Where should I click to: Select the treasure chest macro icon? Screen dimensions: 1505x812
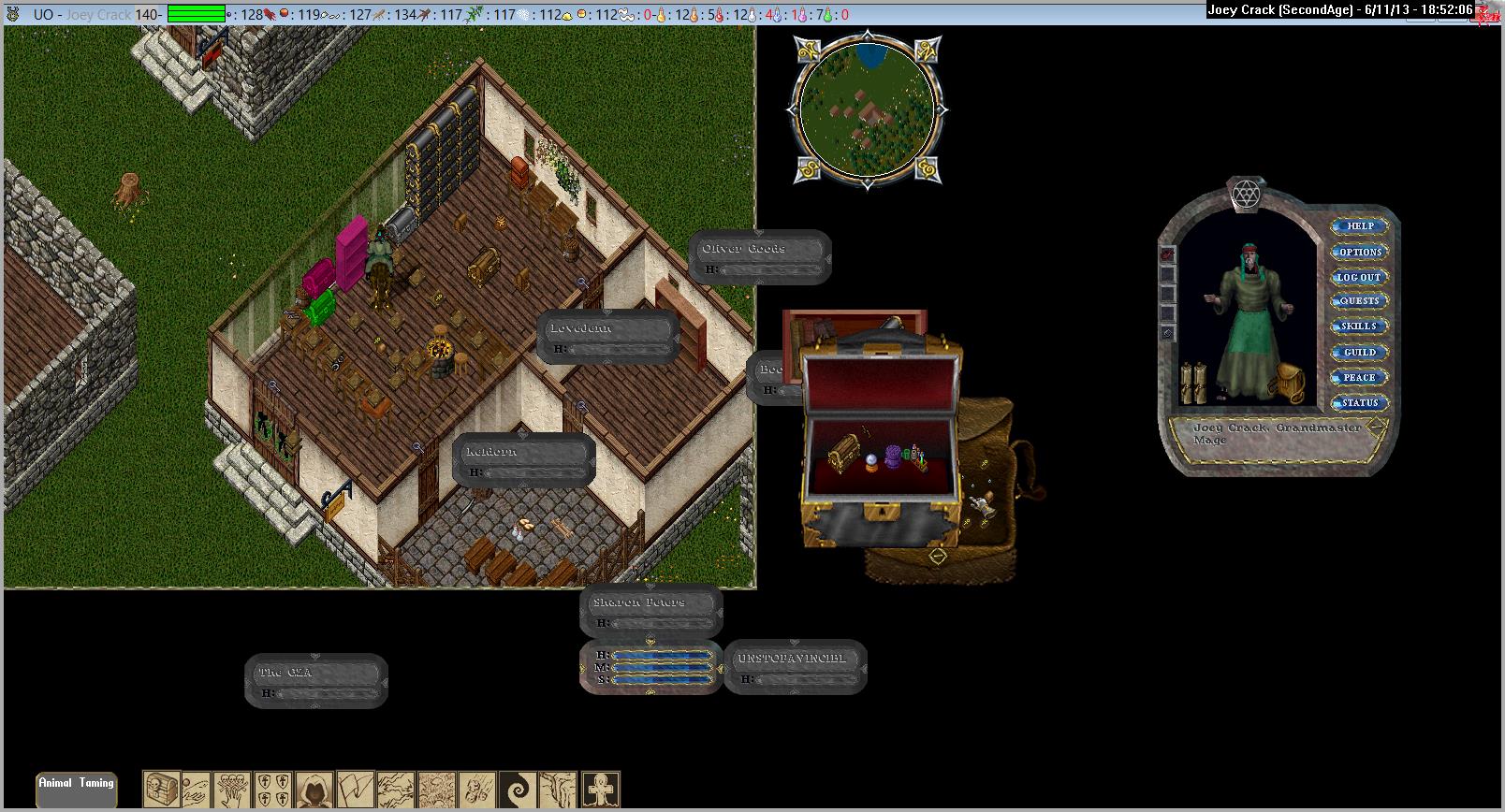pos(161,790)
